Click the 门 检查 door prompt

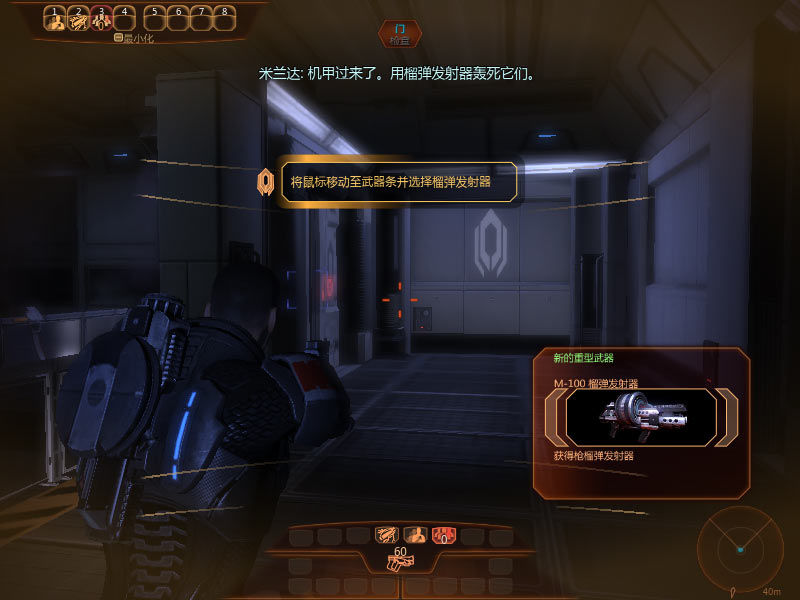(x=399, y=35)
